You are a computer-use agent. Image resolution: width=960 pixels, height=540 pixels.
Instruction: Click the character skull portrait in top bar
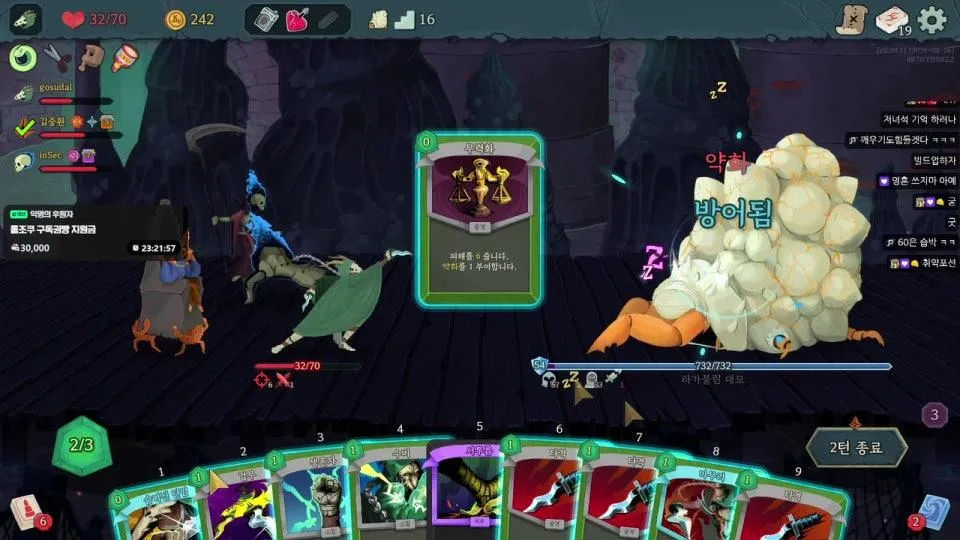coord(26,19)
